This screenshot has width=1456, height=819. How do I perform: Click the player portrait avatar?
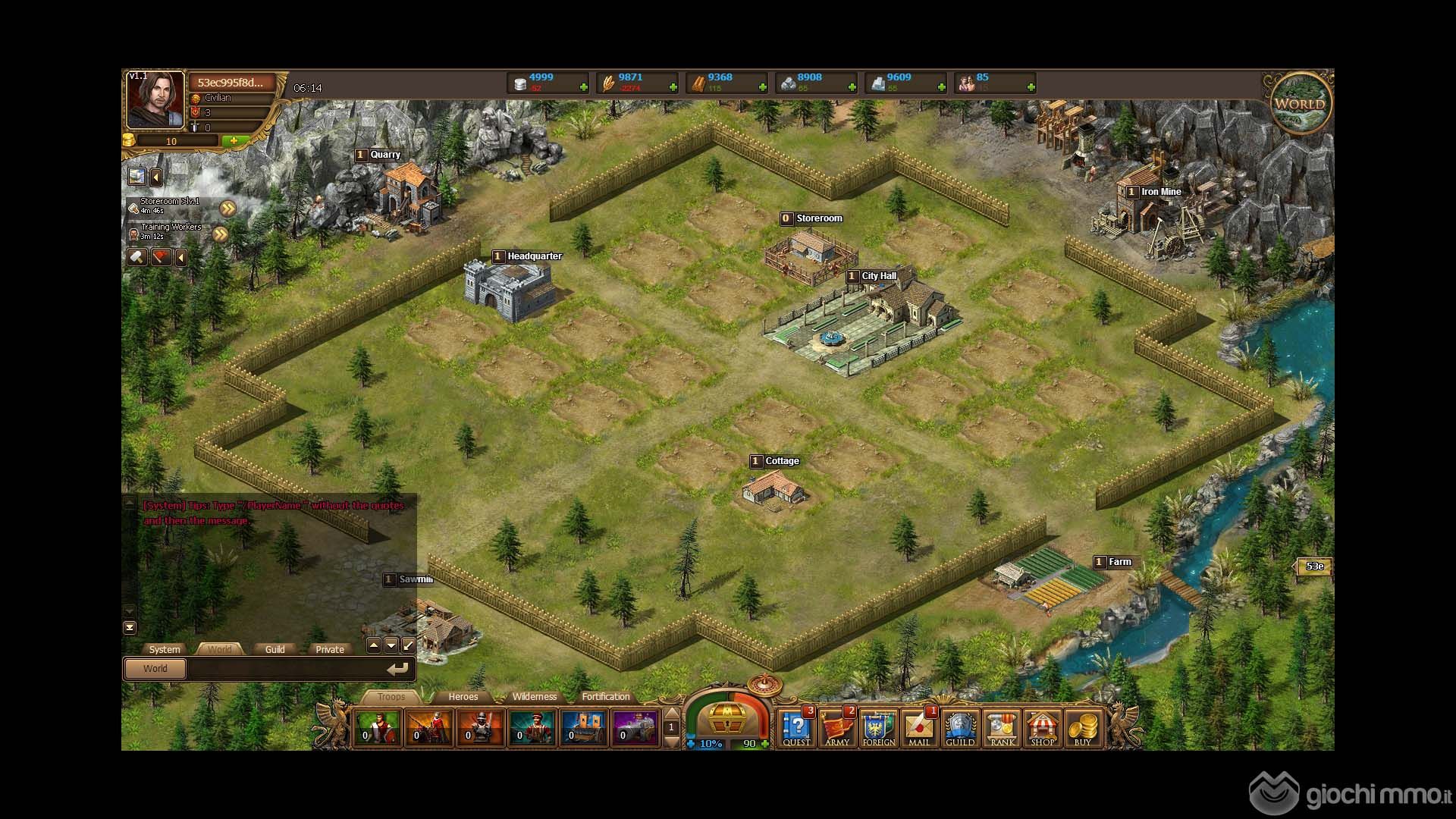click(x=155, y=100)
